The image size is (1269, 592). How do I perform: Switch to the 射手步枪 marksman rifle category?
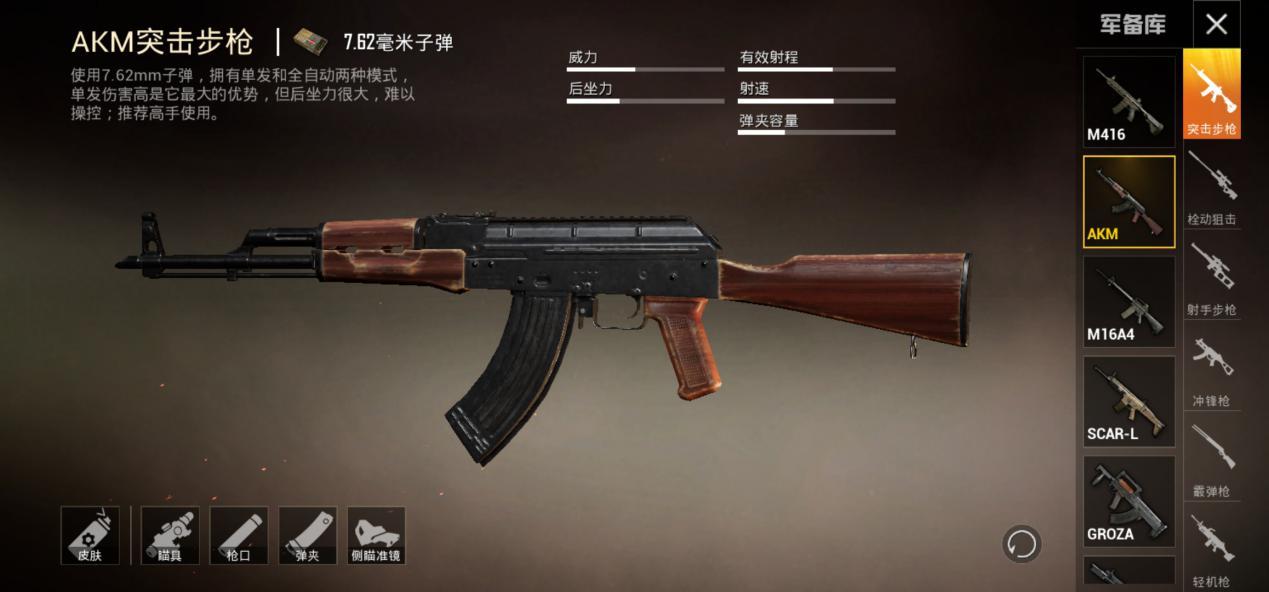(1211, 278)
